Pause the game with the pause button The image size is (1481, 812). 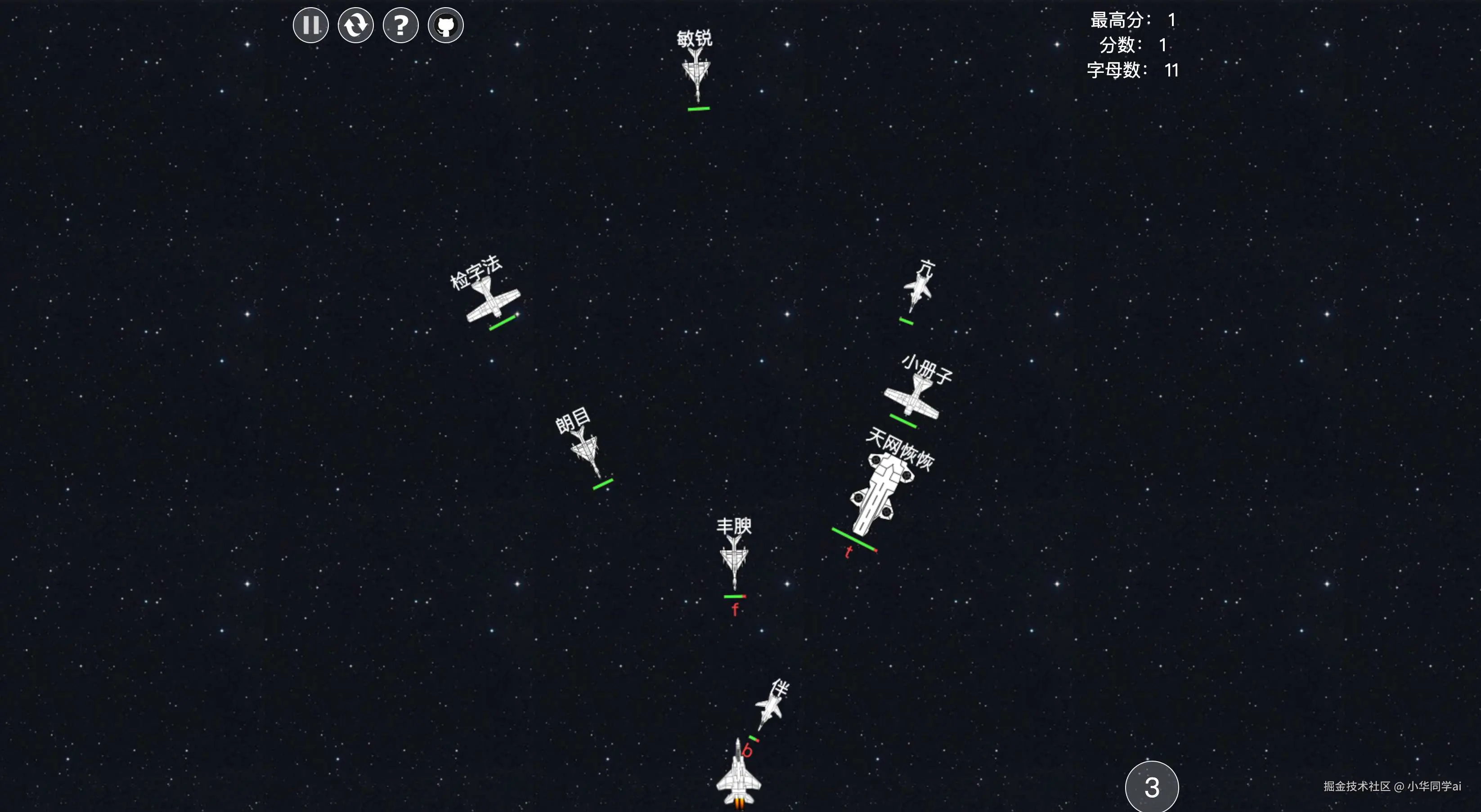pyautogui.click(x=310, y=25)
